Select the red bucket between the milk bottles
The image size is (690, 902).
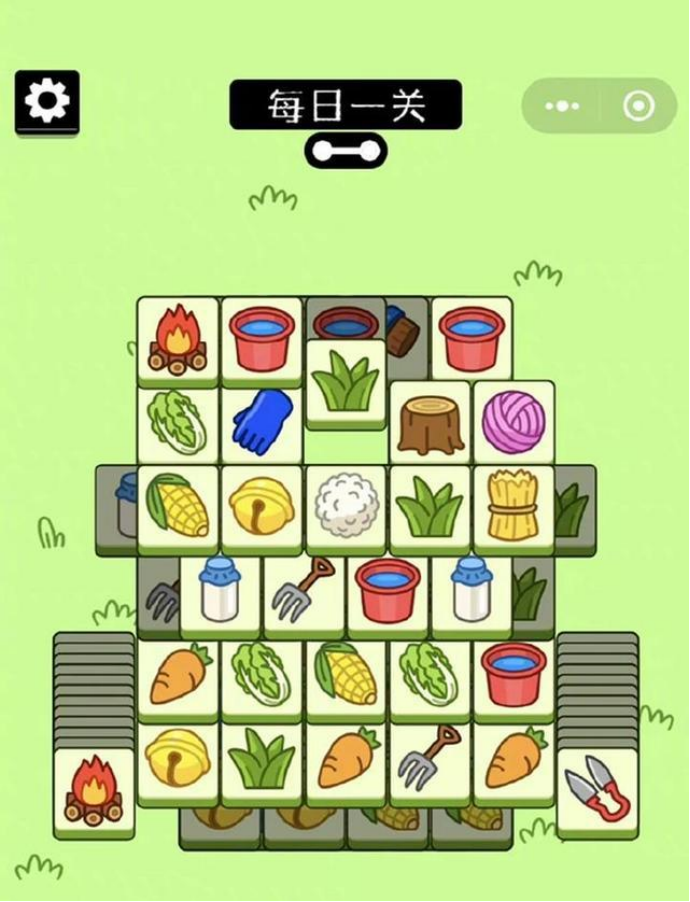coord(388,591)
